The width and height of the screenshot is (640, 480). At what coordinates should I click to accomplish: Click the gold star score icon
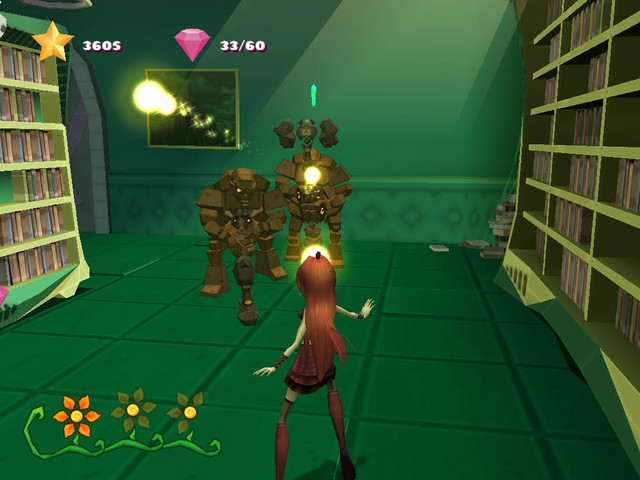[x=53, y=42]
